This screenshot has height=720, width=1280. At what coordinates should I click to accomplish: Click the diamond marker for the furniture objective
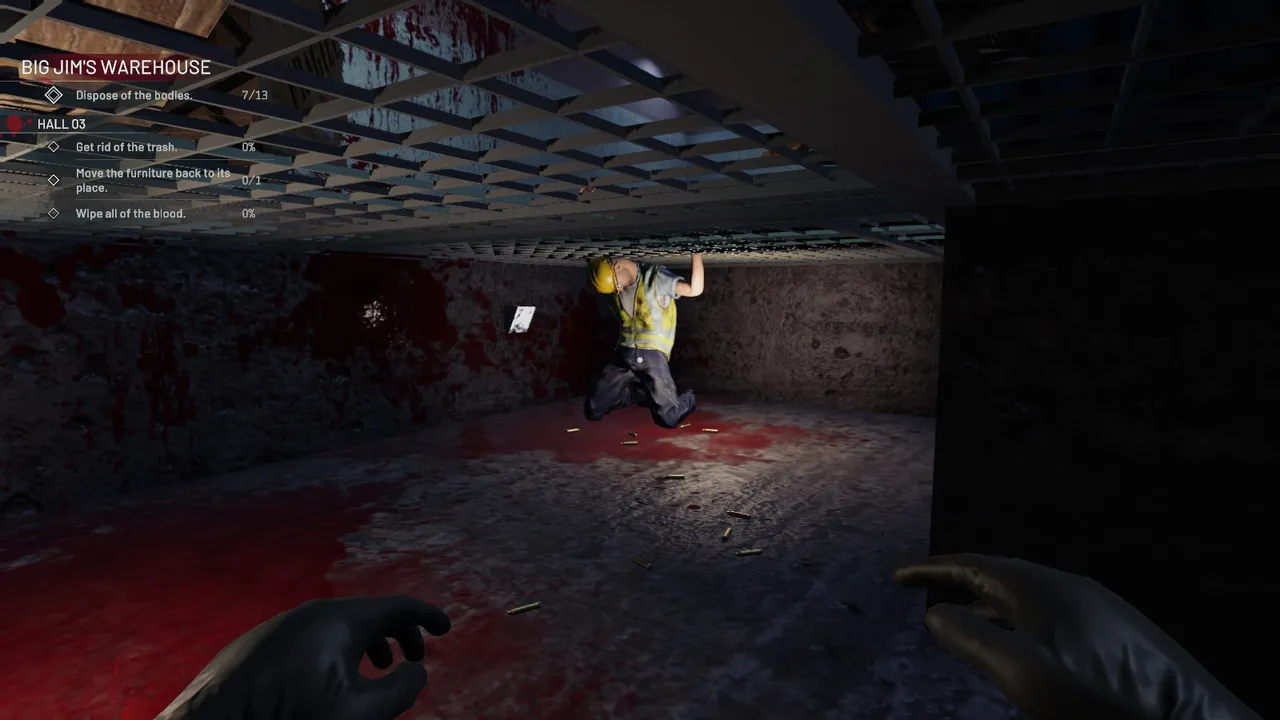click(x=53, y=179)
